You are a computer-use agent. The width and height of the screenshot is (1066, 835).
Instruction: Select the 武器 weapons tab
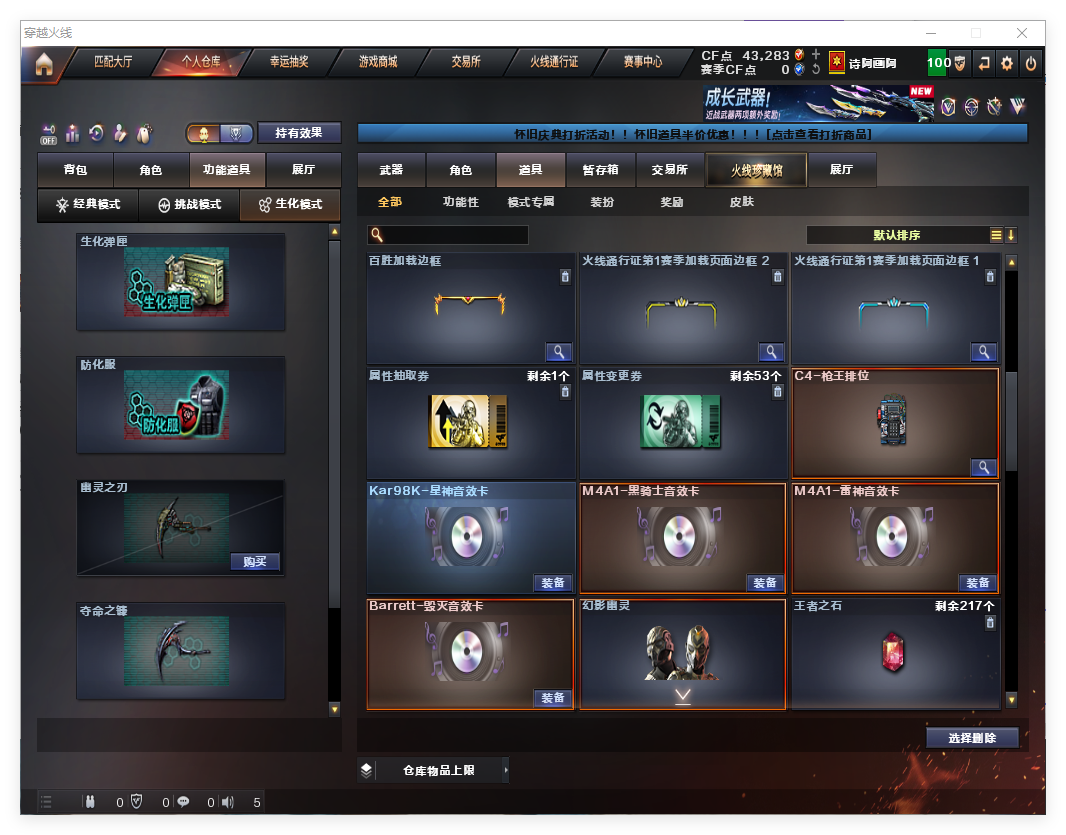click(x=391, y=170)
